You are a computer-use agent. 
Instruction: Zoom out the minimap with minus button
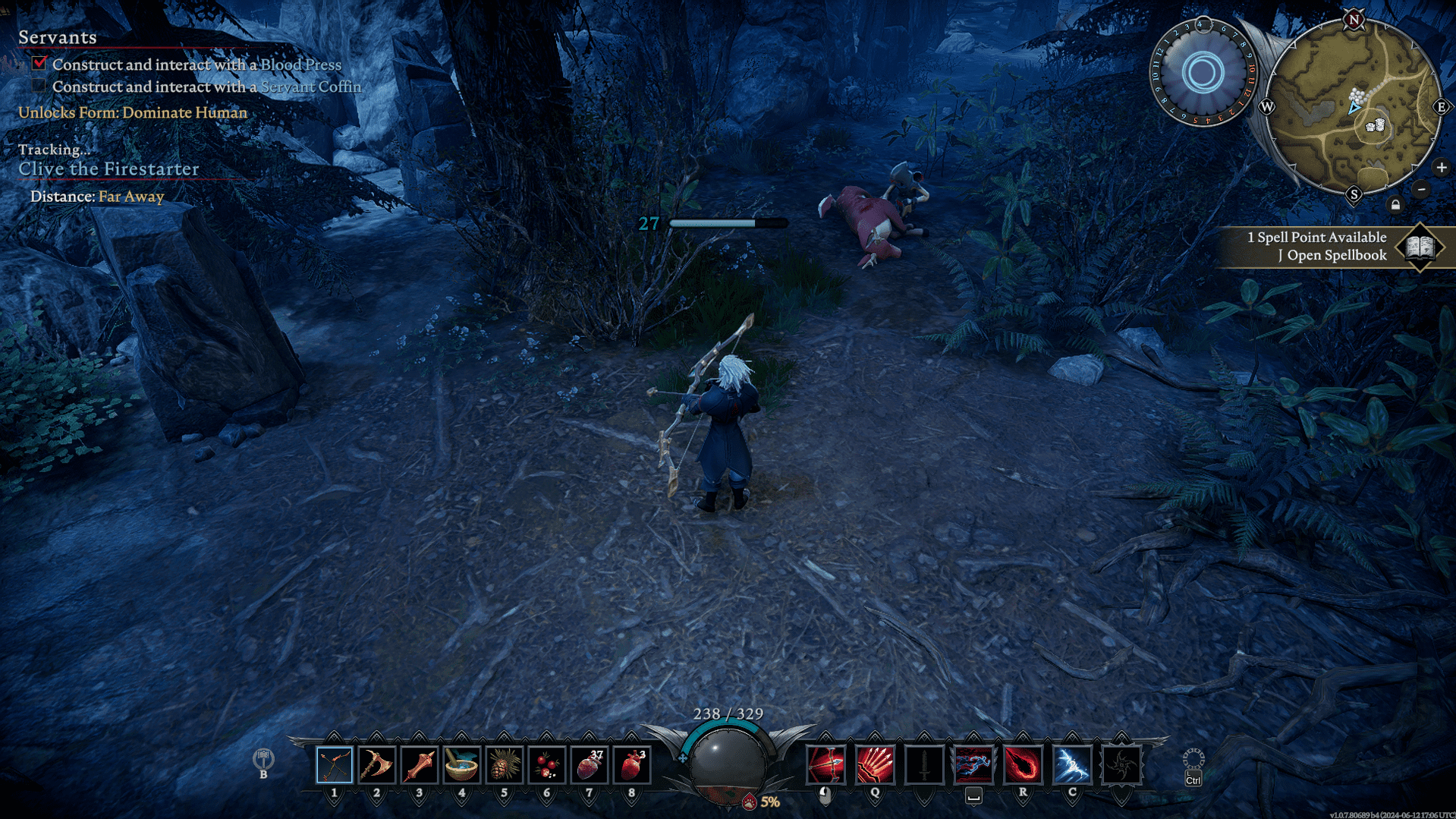[x=1420, y=189]
